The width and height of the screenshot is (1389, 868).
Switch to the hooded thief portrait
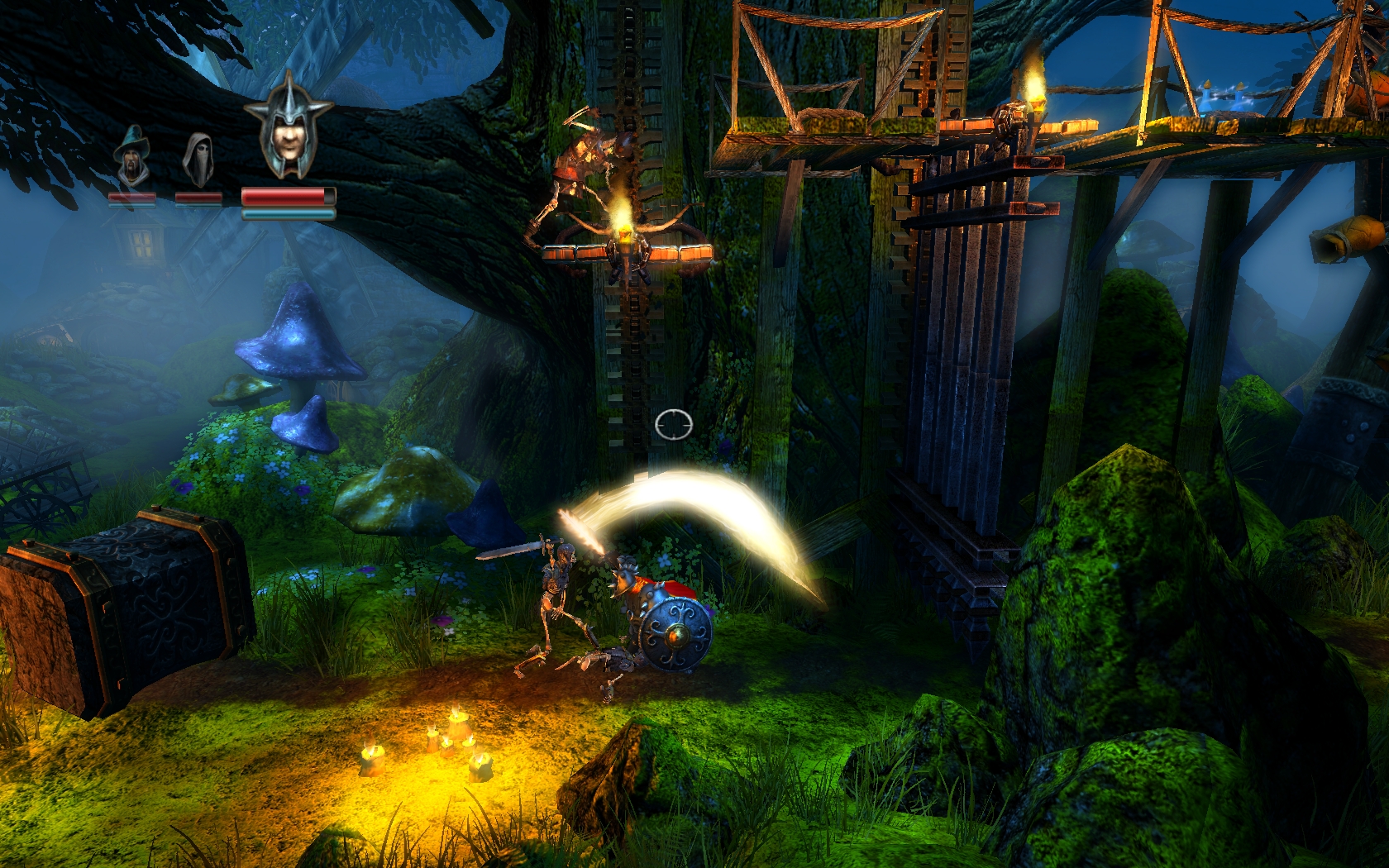pos(198,159)
